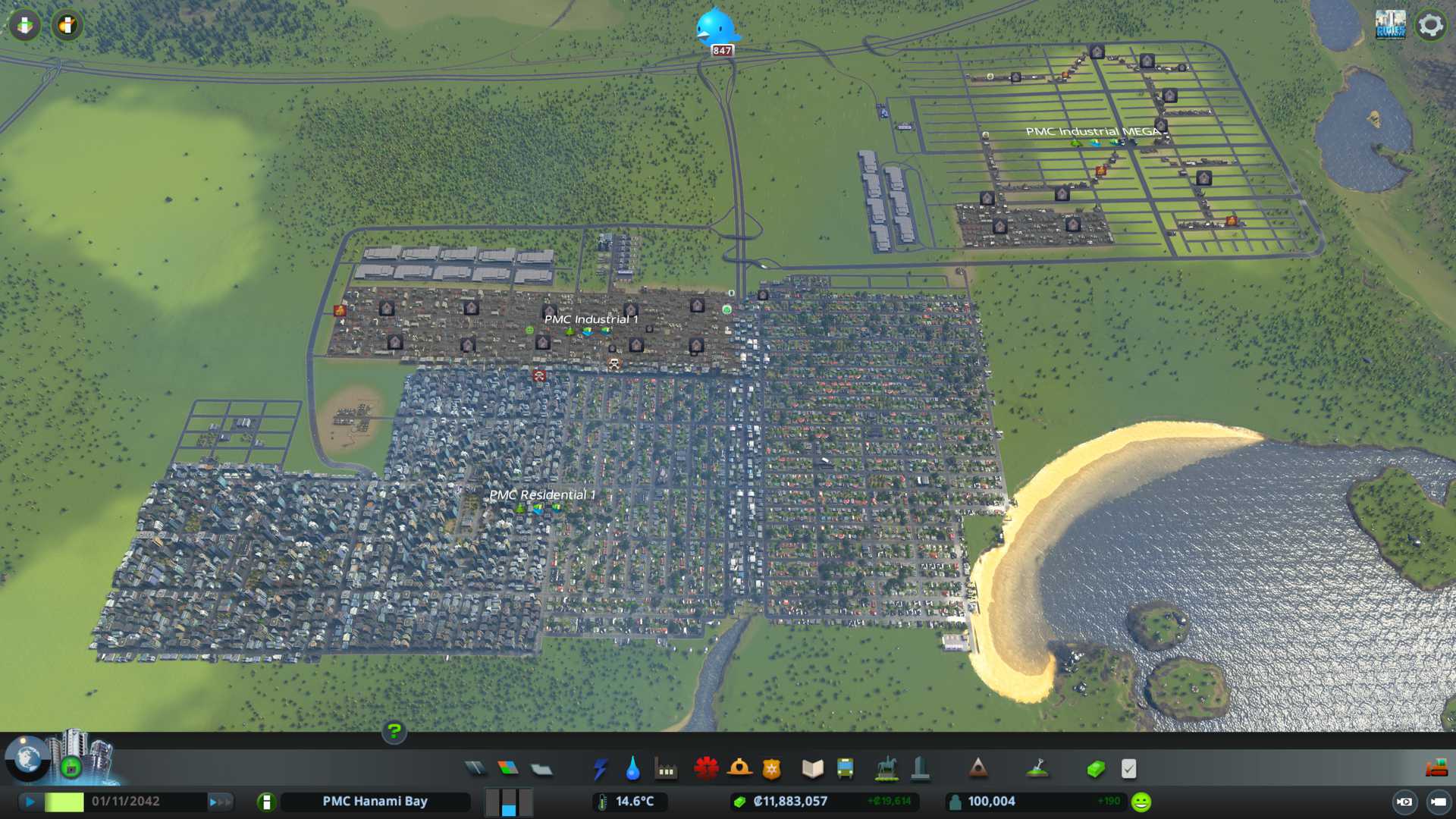The height and width of the screenshot is (819, 1456).
Task: Open Public Transport bus menu
Action: (845, 769)
